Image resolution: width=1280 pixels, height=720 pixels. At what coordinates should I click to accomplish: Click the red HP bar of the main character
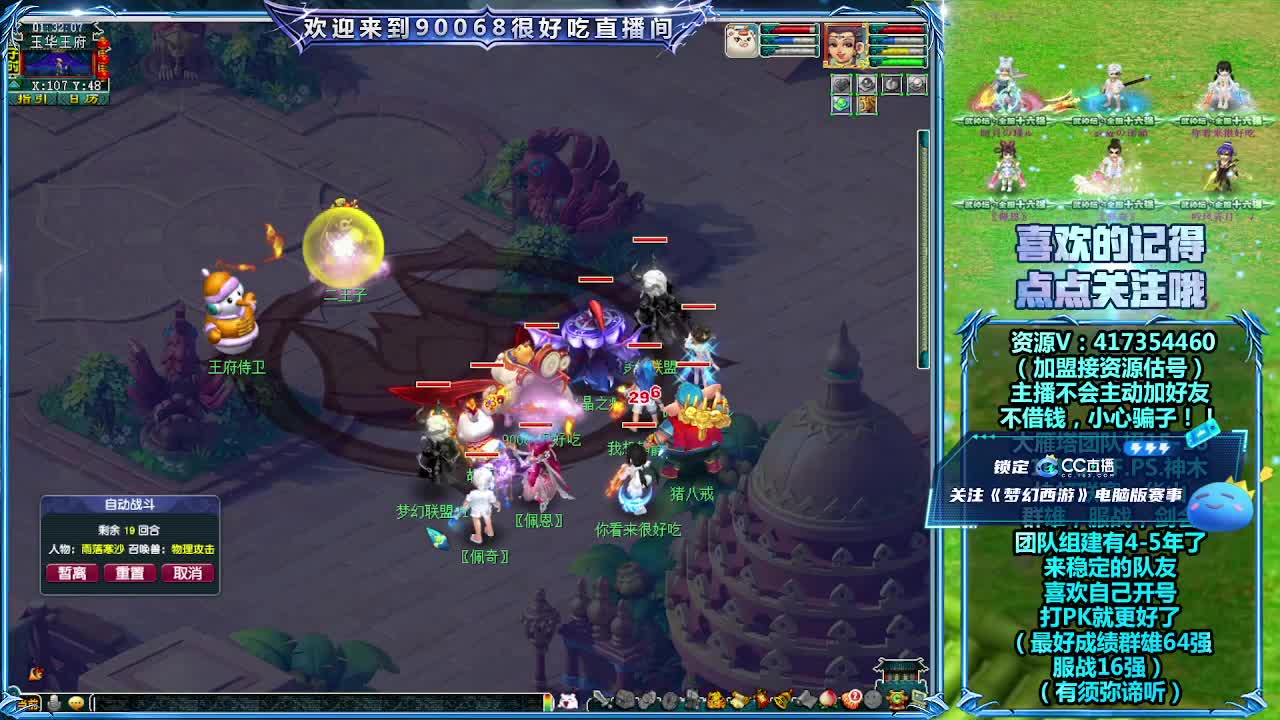click(x=897, y=29)
